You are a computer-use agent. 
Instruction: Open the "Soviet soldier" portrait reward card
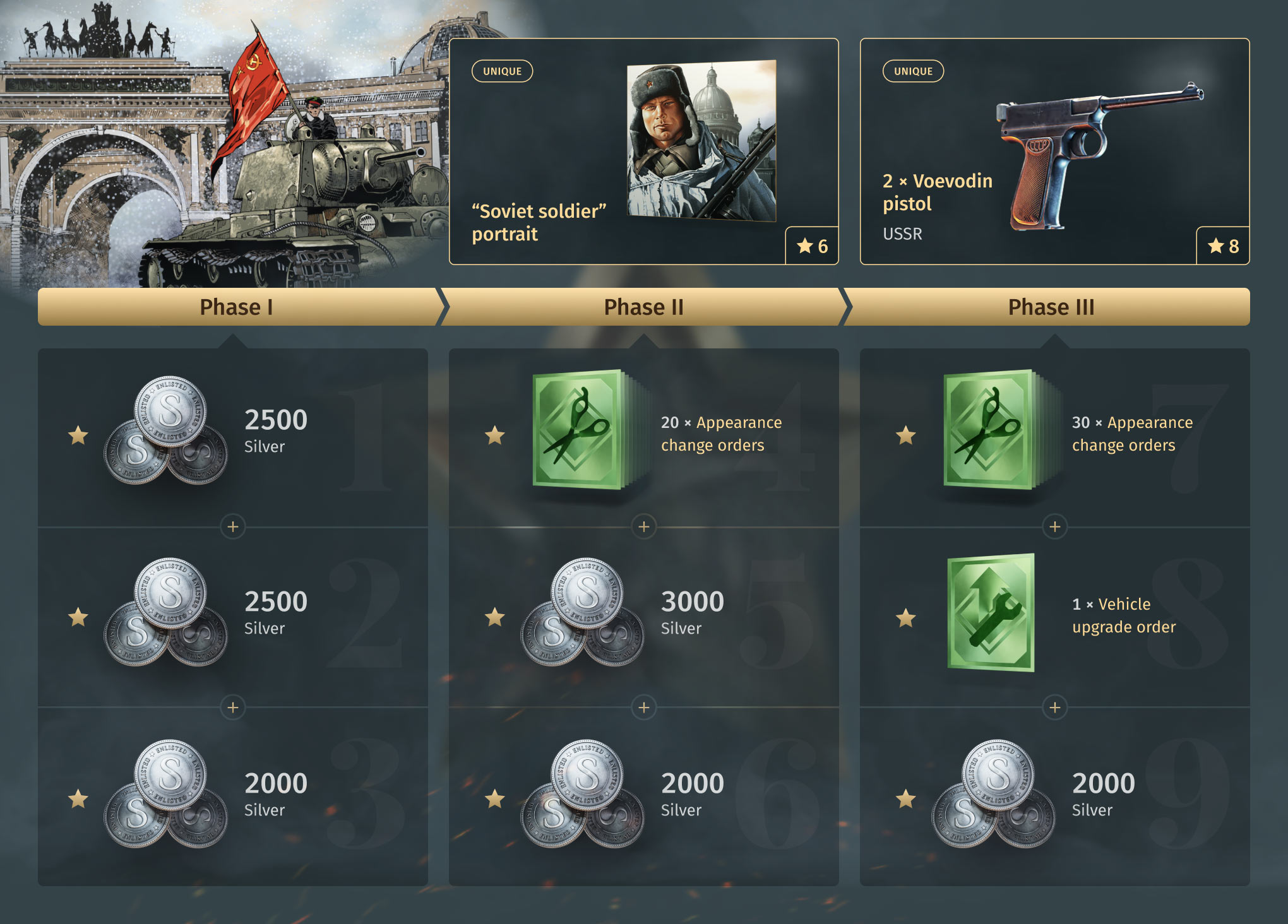click(x=643, y=151)
